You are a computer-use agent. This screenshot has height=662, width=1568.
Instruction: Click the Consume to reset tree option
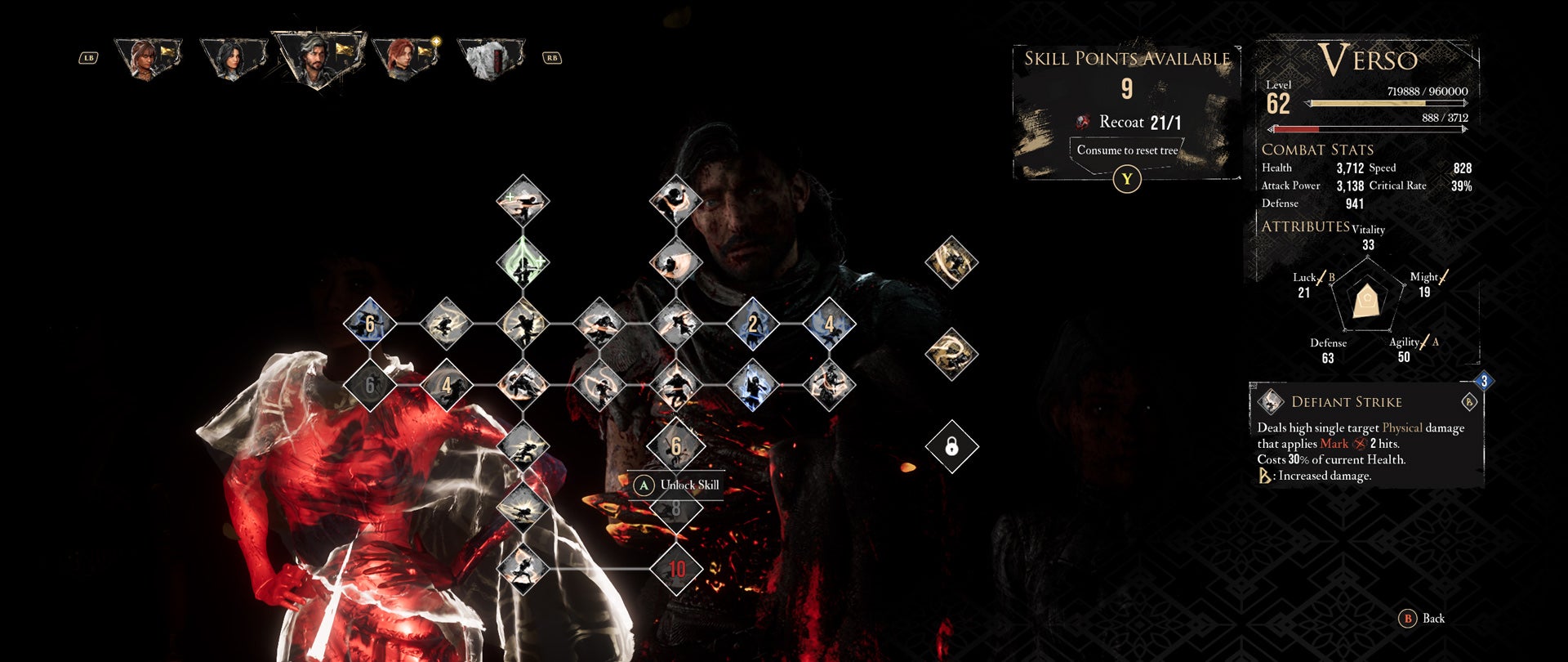coord(1127,150)
